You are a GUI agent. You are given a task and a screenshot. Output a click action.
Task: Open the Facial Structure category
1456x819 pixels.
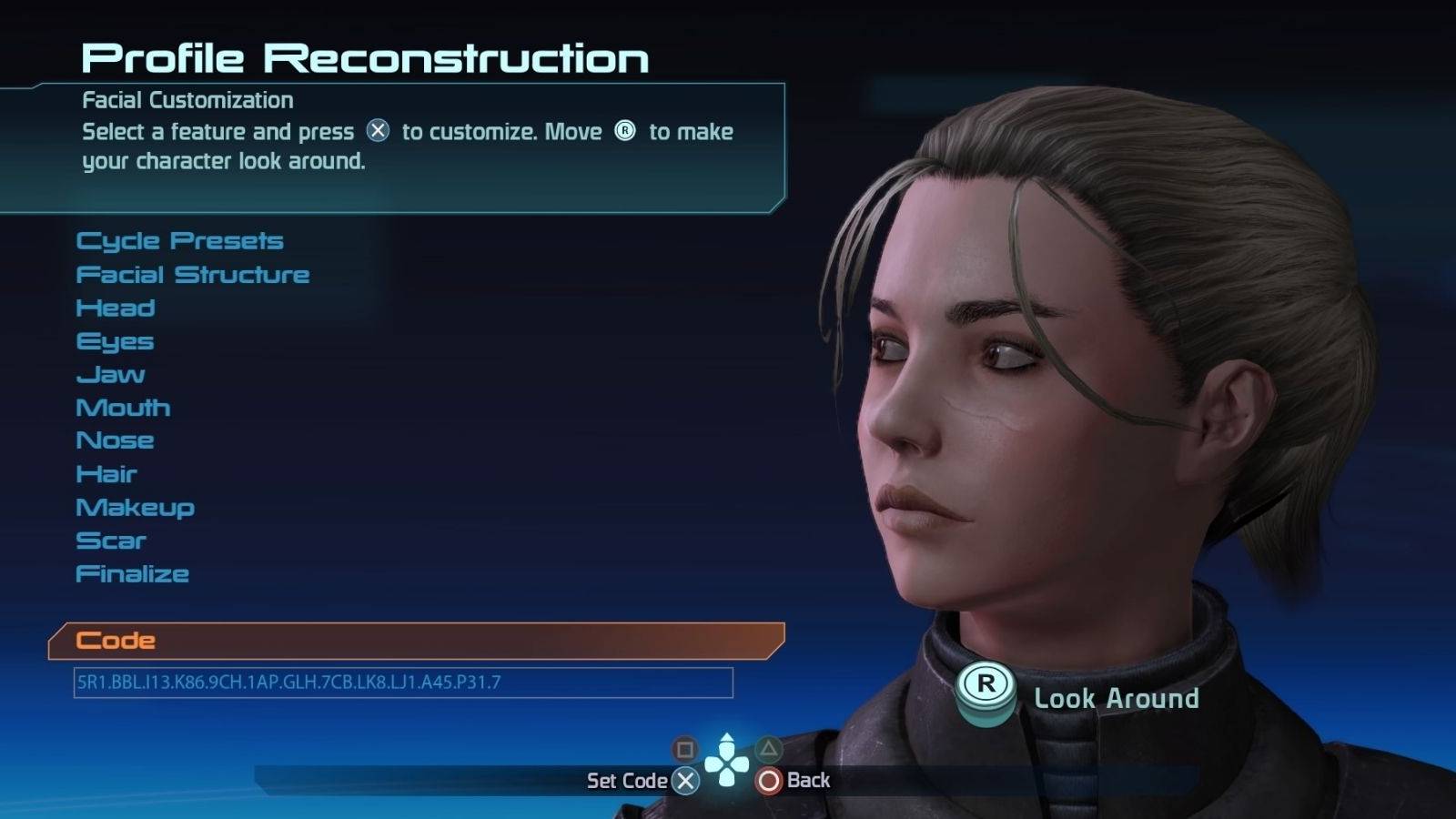point(192,275)
